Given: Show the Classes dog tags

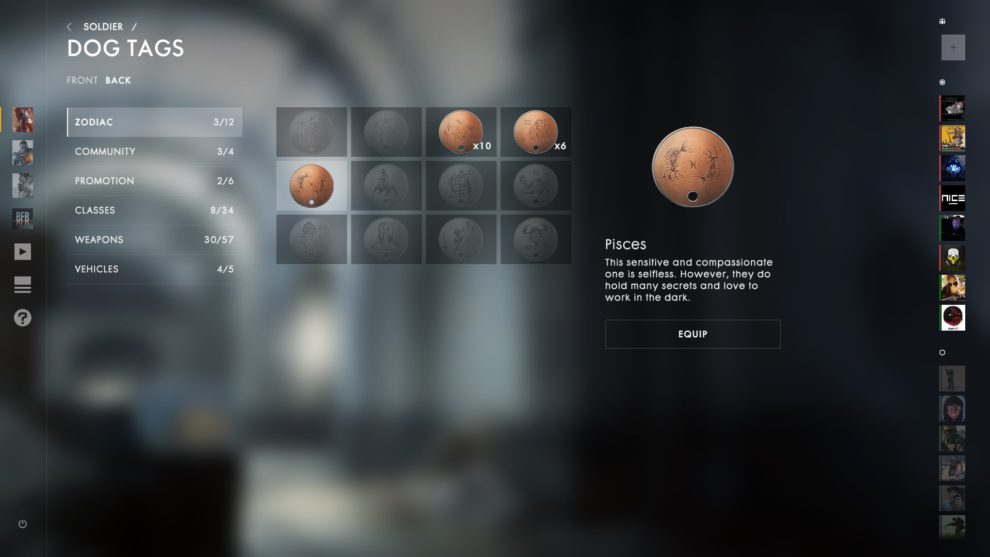Looking at the screenshot, I should click(154, 211).
